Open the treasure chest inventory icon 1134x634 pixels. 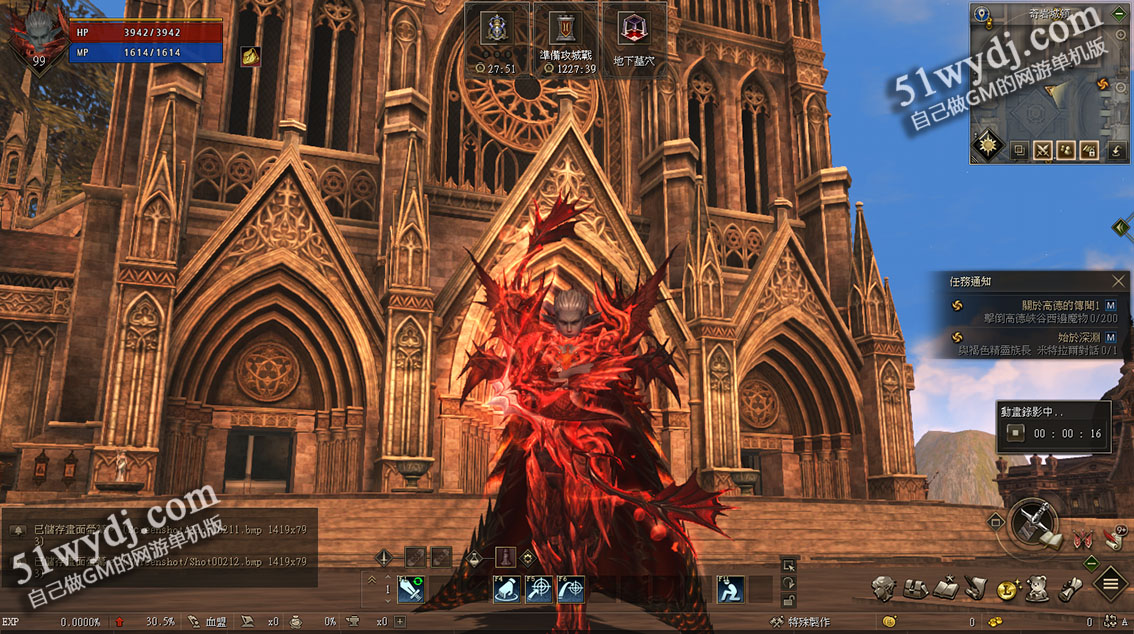pos(916,589)
